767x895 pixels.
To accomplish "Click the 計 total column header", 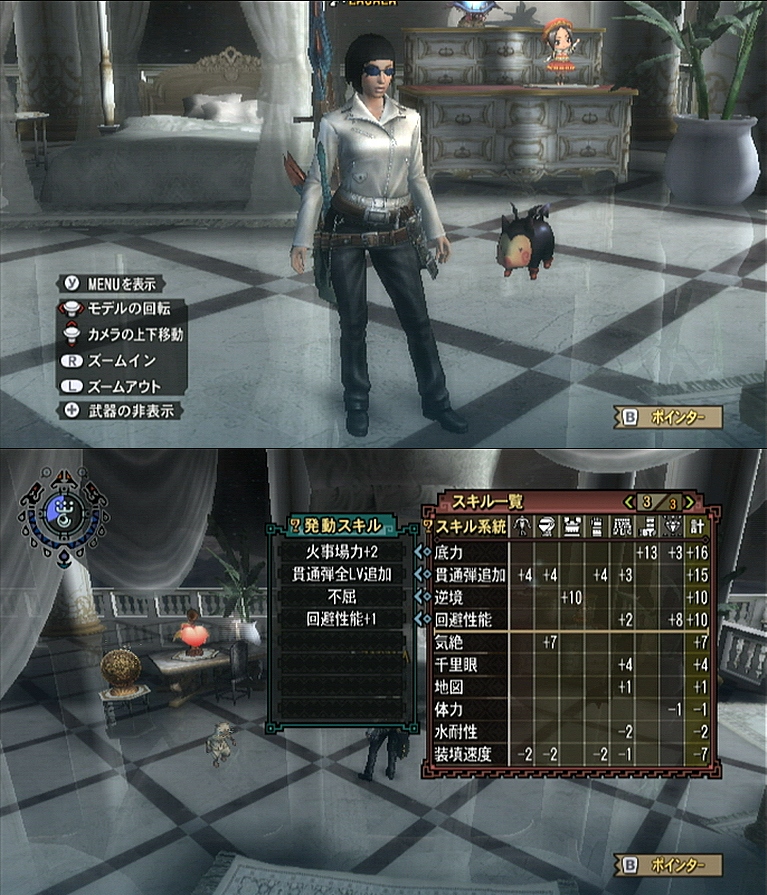I will [x=699, y=526].
